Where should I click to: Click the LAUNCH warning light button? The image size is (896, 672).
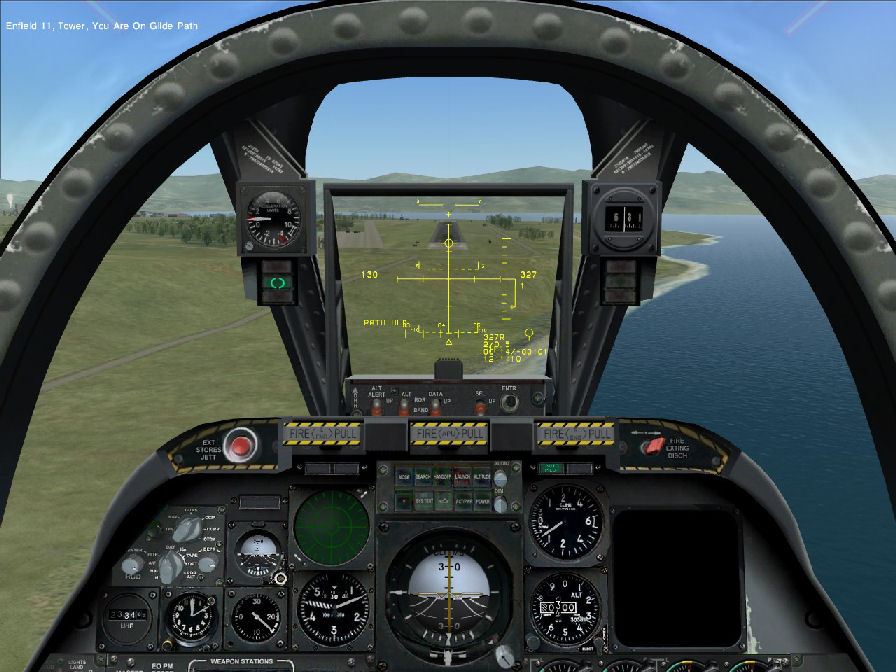[461, 476]
